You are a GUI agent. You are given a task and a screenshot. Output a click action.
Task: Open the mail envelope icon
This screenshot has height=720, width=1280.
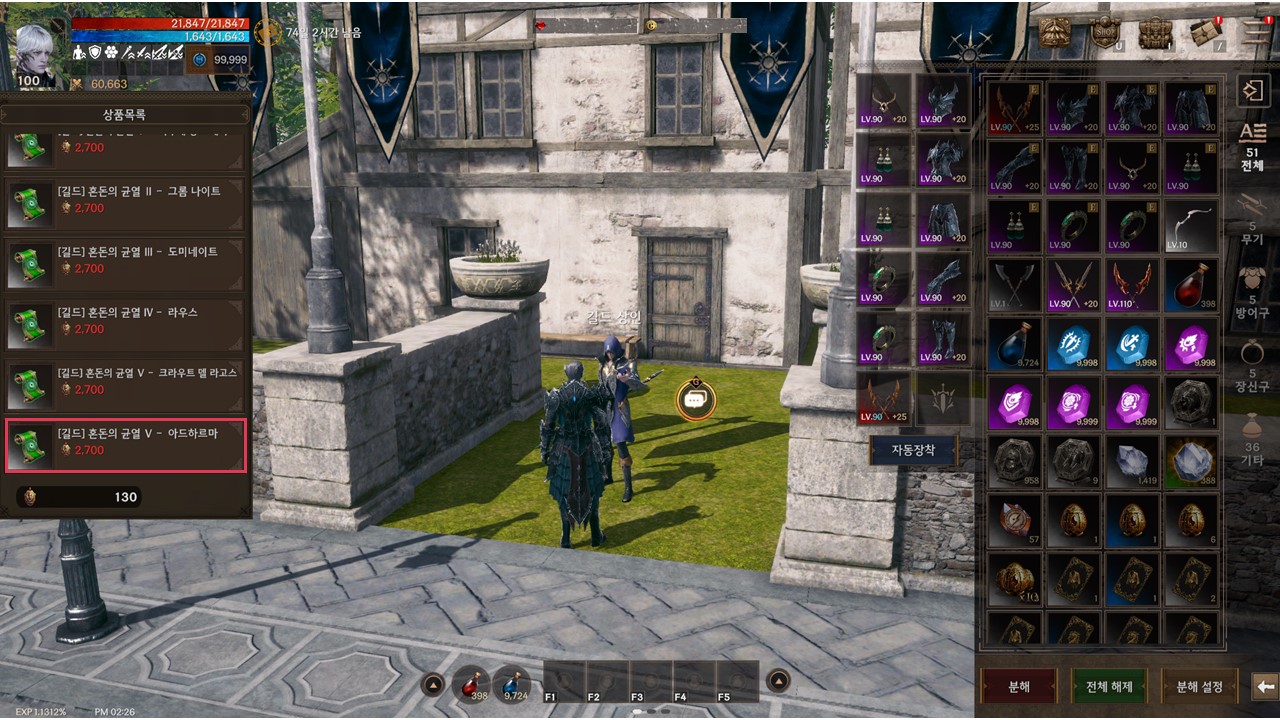coord(1205,33)
